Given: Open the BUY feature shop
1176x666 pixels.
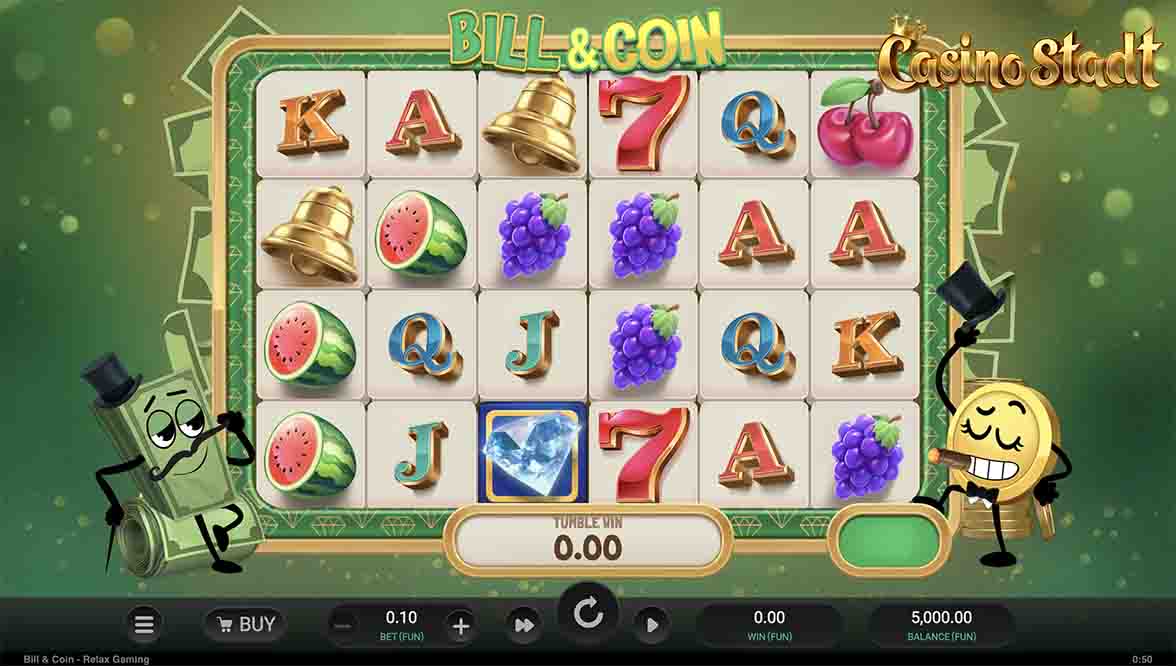Looking at the screenshot, I should pos(244,625).
